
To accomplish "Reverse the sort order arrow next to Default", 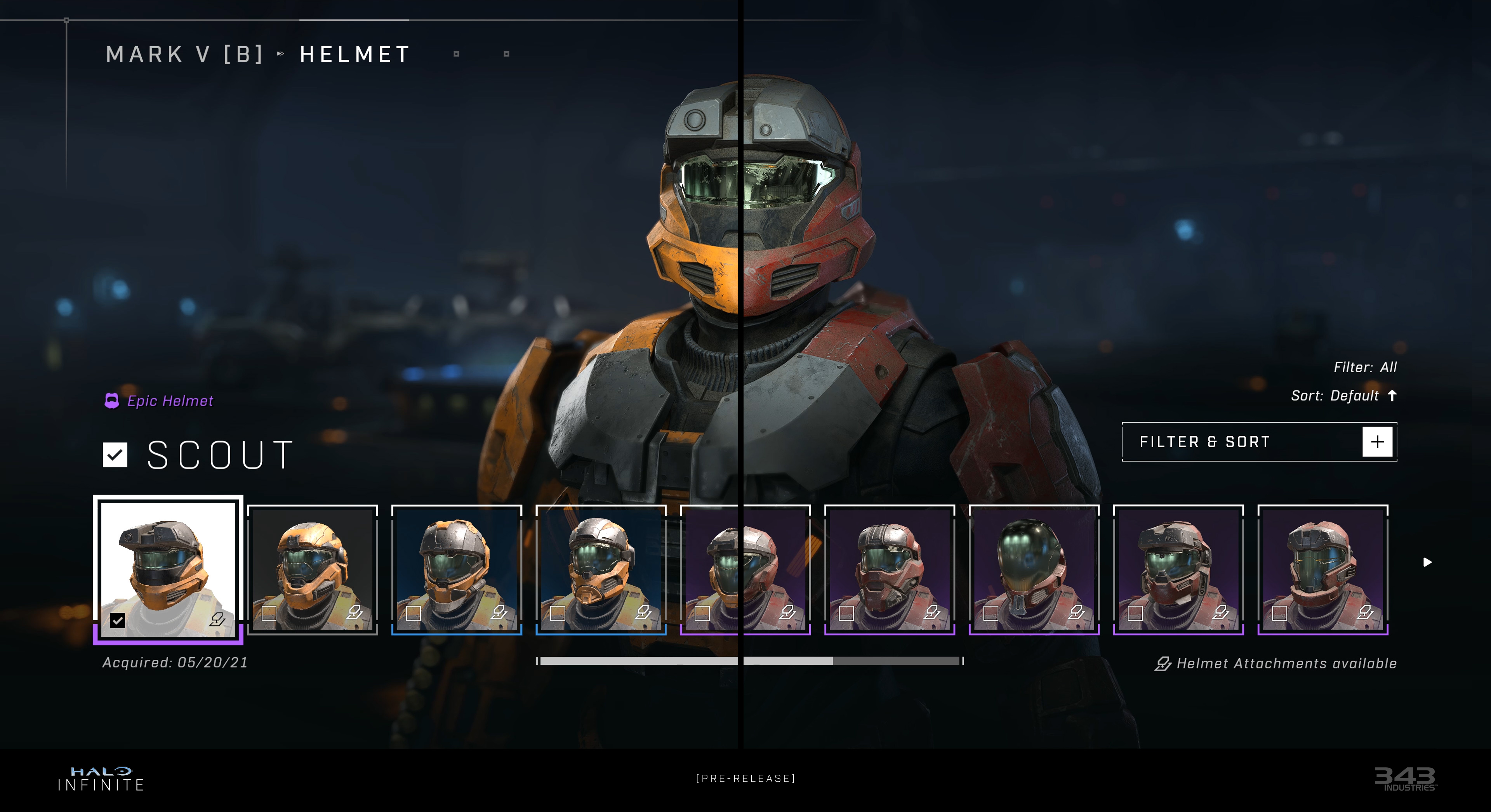I will point(1392,395).
